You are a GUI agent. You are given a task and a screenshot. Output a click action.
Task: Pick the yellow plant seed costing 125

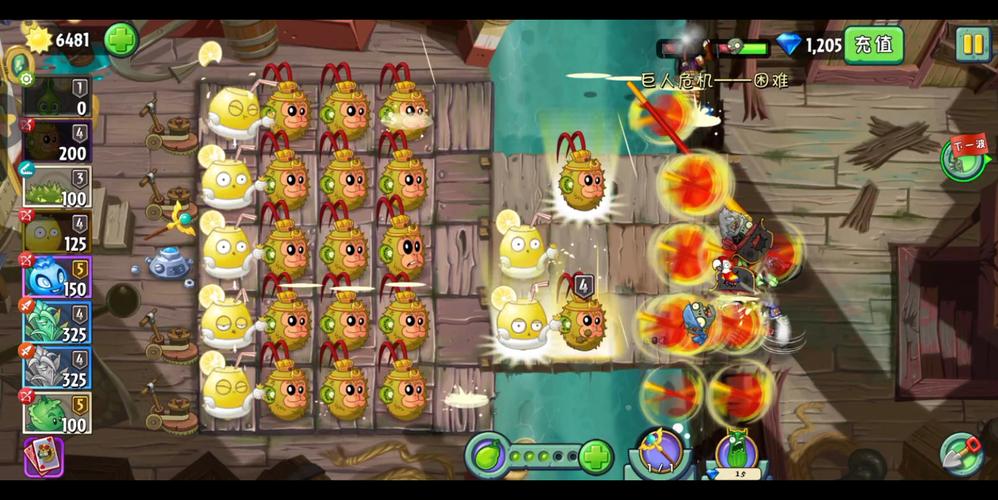pos(57,232)
